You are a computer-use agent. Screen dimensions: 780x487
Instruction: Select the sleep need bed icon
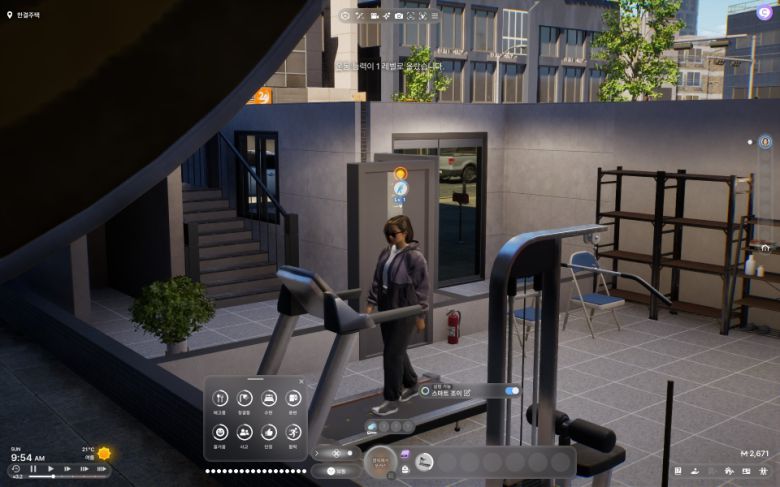click(269, 398)
